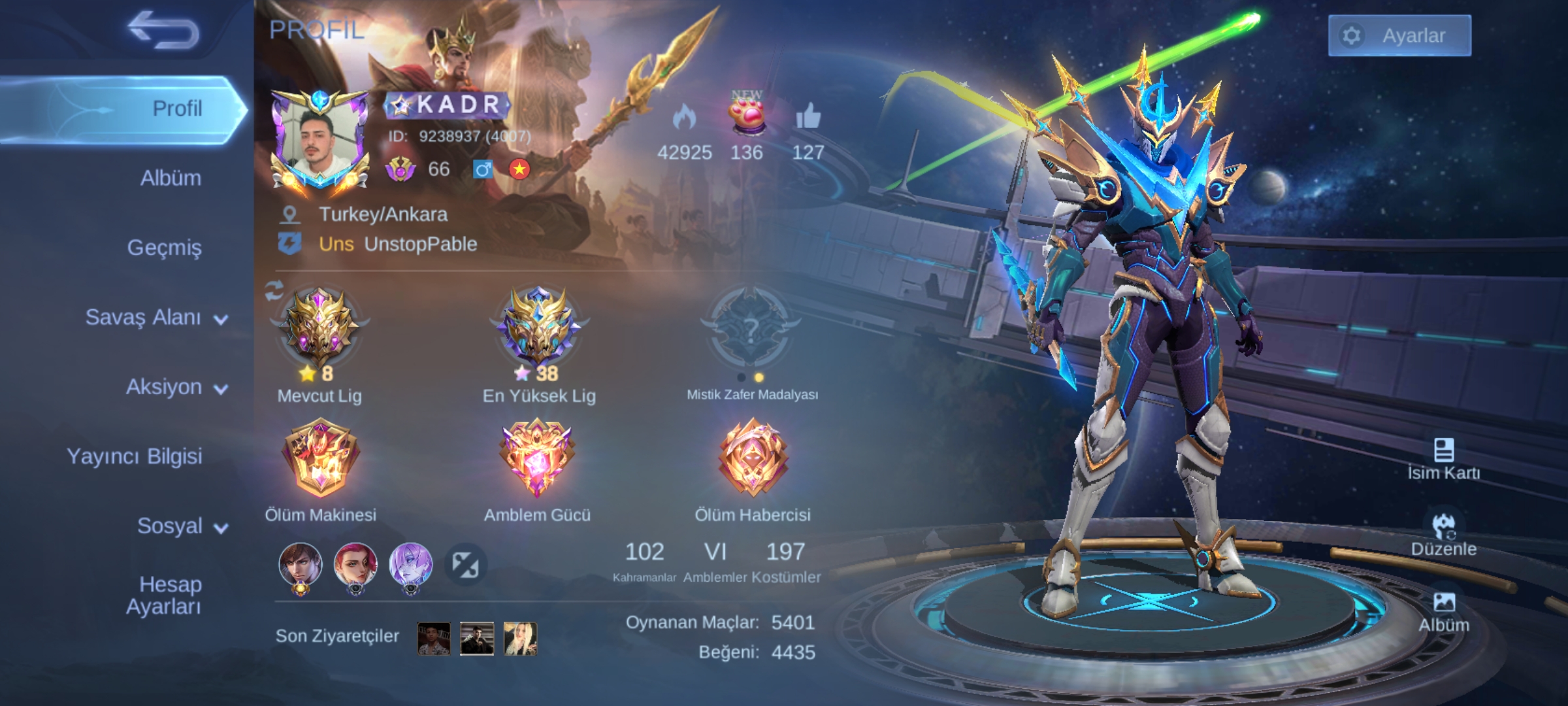Open Hesap Ayarları account settings
This screenshot has height=706, width=1568.
(164, 595)
